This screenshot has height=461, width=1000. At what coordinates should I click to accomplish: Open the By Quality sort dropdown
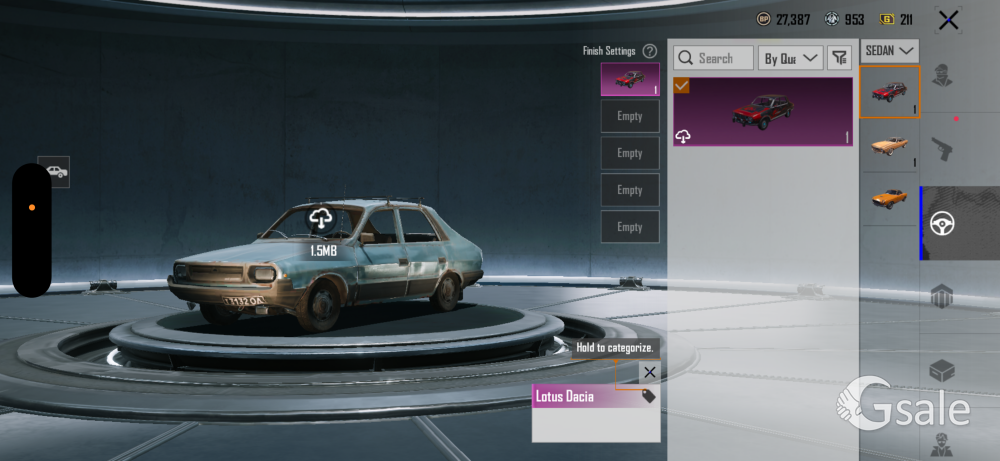click(x=790, y=58)
